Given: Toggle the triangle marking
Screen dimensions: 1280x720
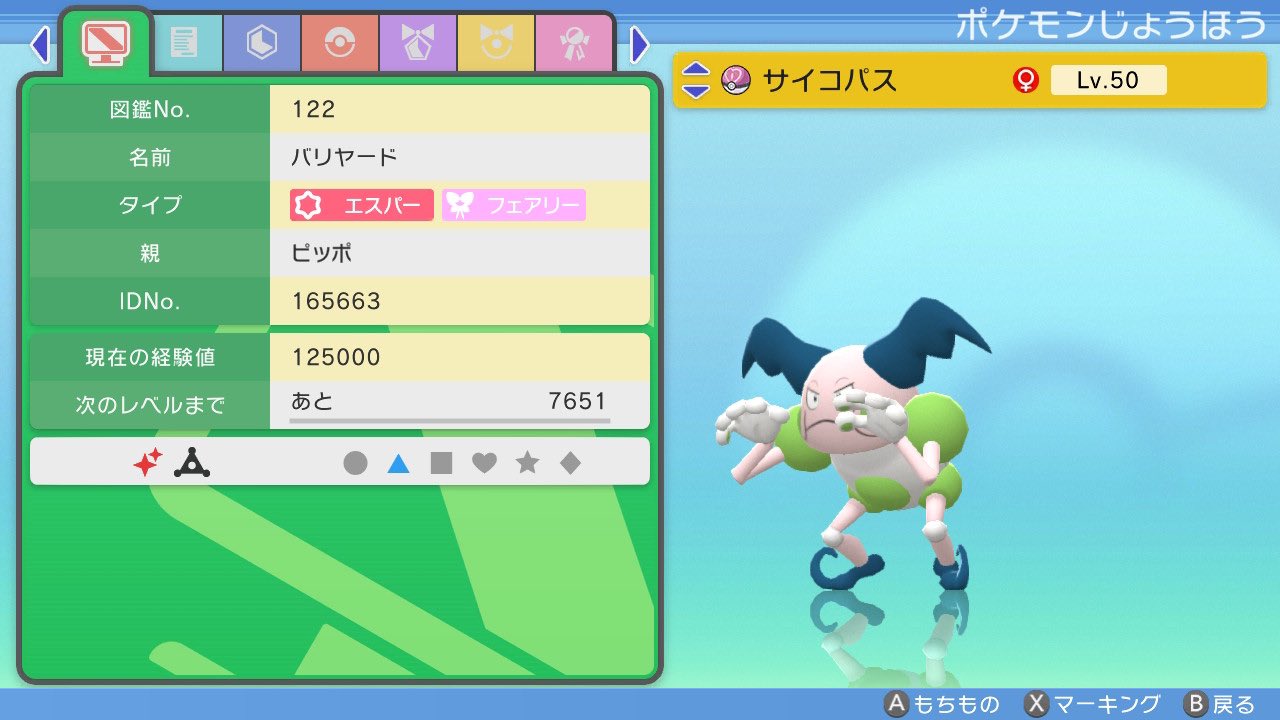Looking at the screenshot, I should [399, 462].
